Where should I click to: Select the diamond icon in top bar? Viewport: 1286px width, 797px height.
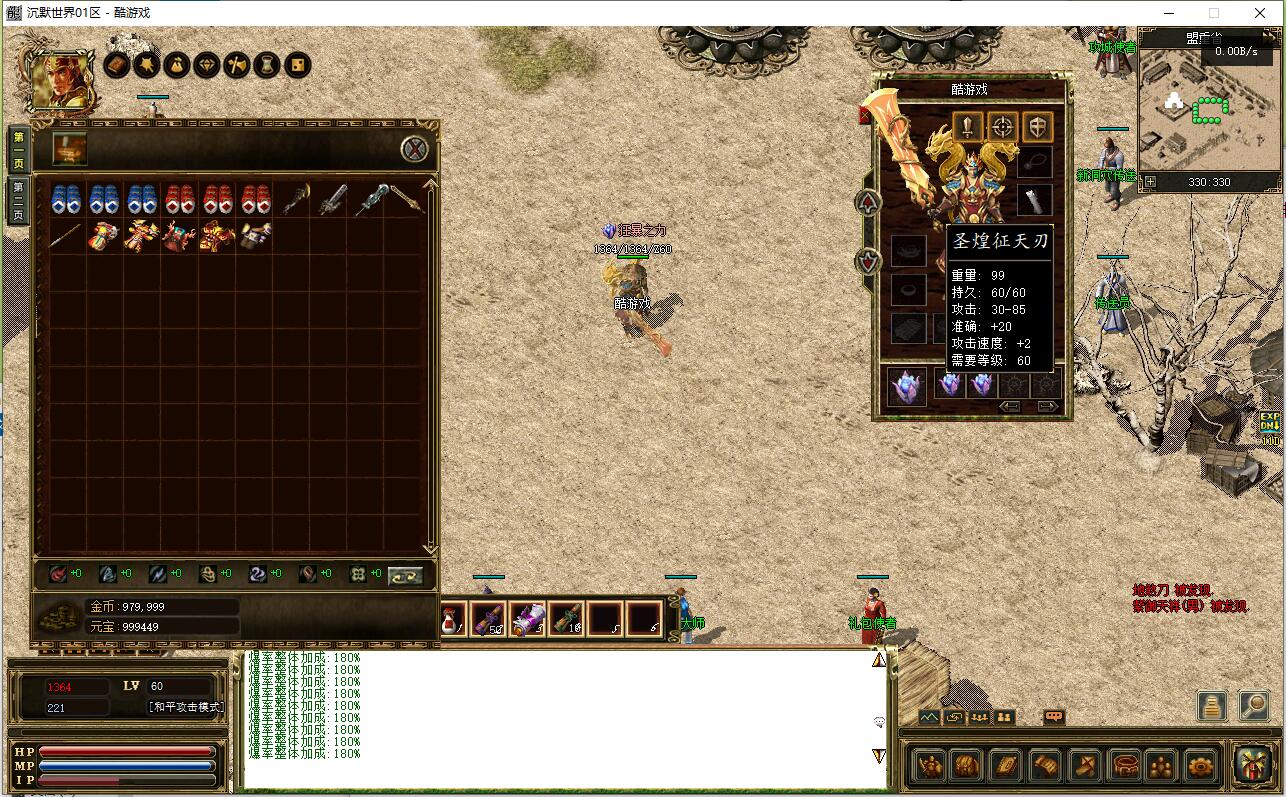pyautogui.click(x=207, y=66)
